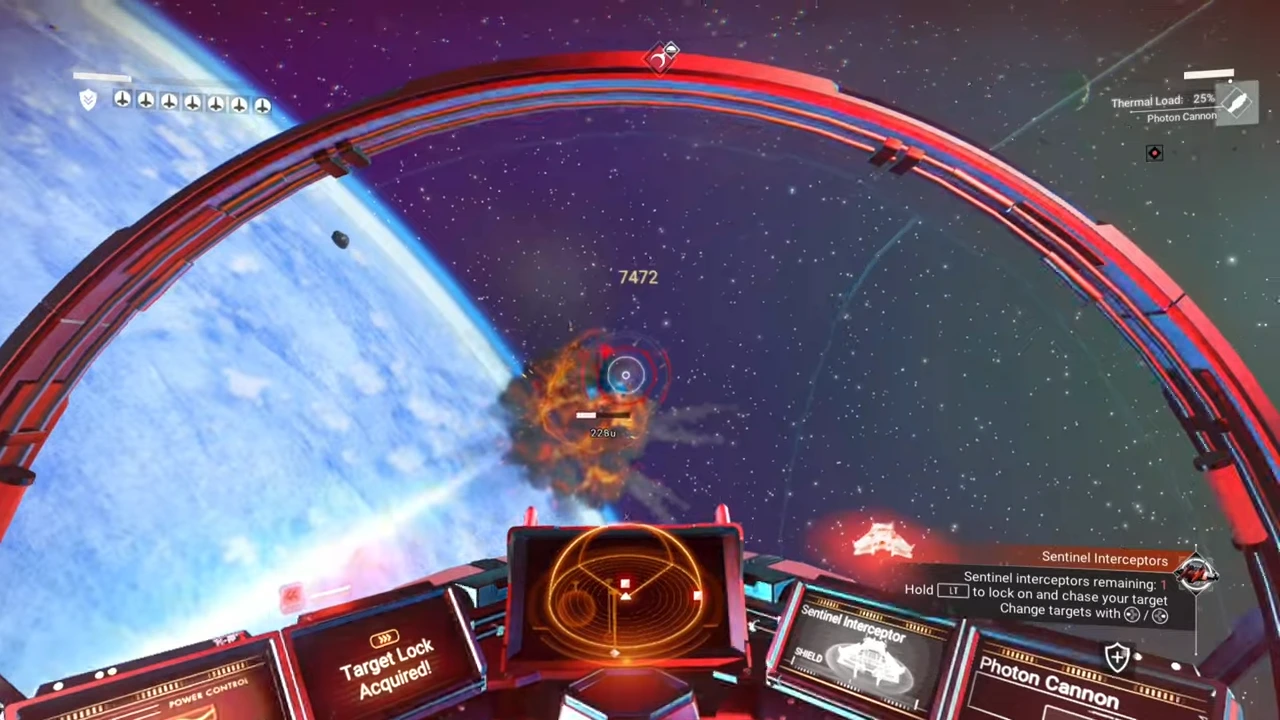Viewport: 1280px width, 720px height.
Task: Click the left d-pad change-target icon
Action: pyautogui.click(x=1131, y=614)
